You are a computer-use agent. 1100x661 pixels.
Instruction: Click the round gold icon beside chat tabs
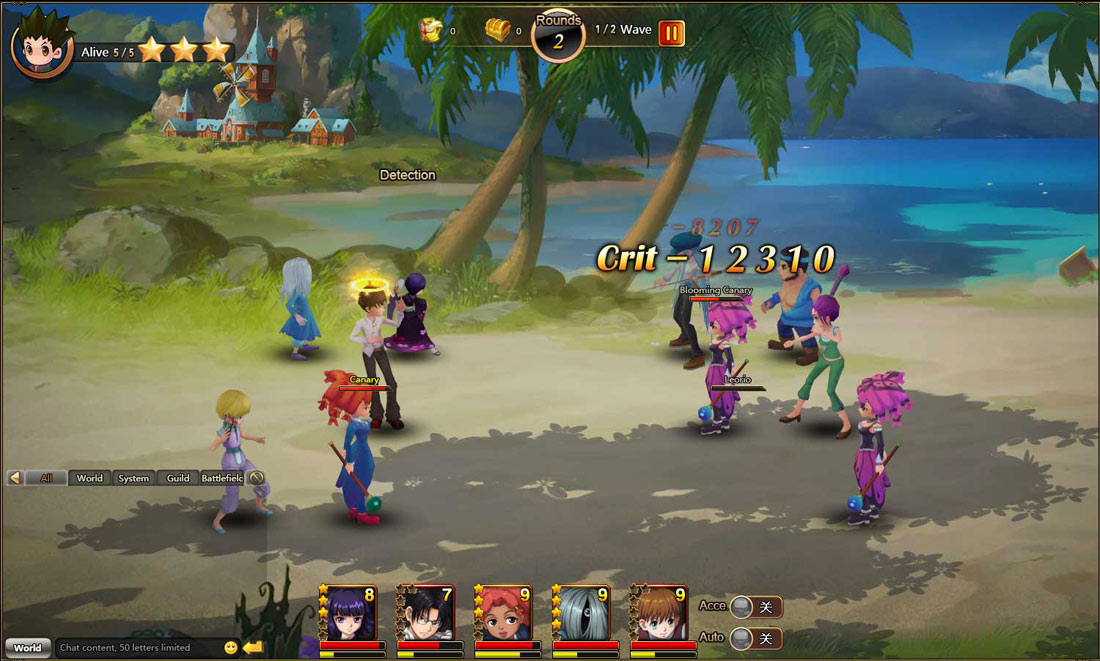(256, 478)
